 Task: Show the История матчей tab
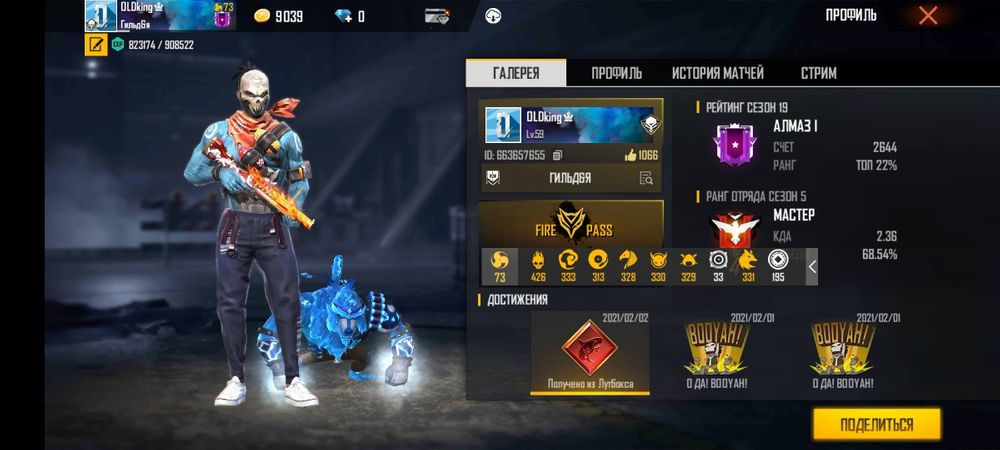coord(717,73)
